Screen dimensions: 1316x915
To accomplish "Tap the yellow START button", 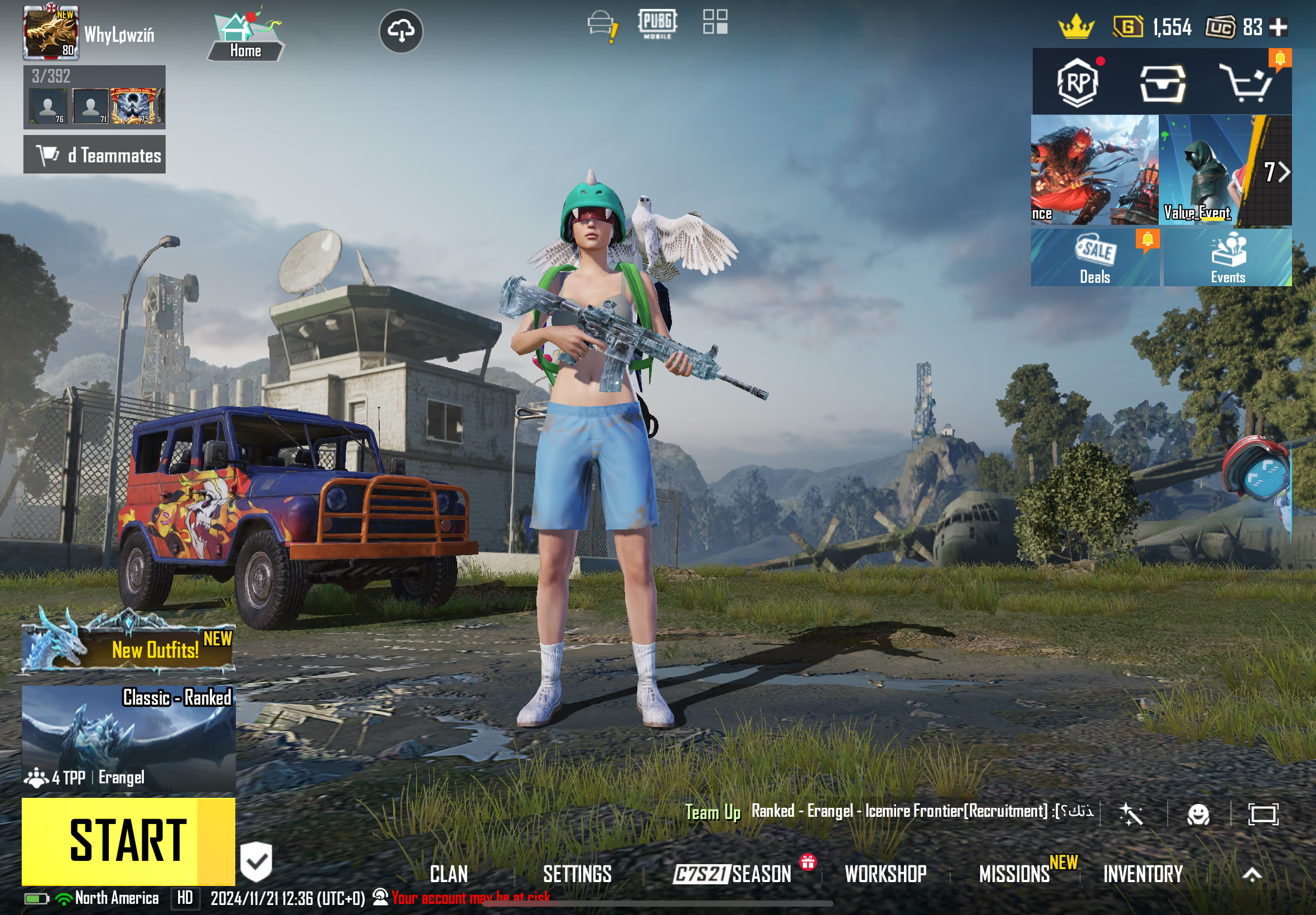I will [x=128, y=840].
